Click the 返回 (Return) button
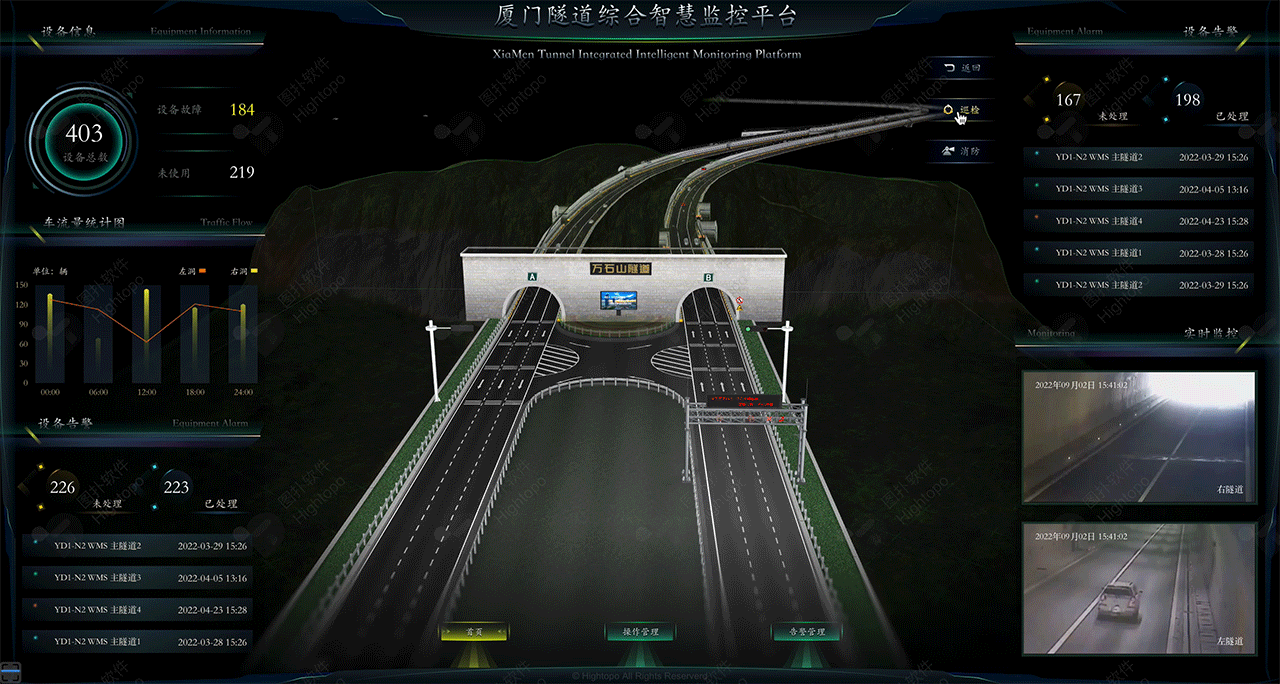This screenshot has width=1280, height=684. (961, 68)
